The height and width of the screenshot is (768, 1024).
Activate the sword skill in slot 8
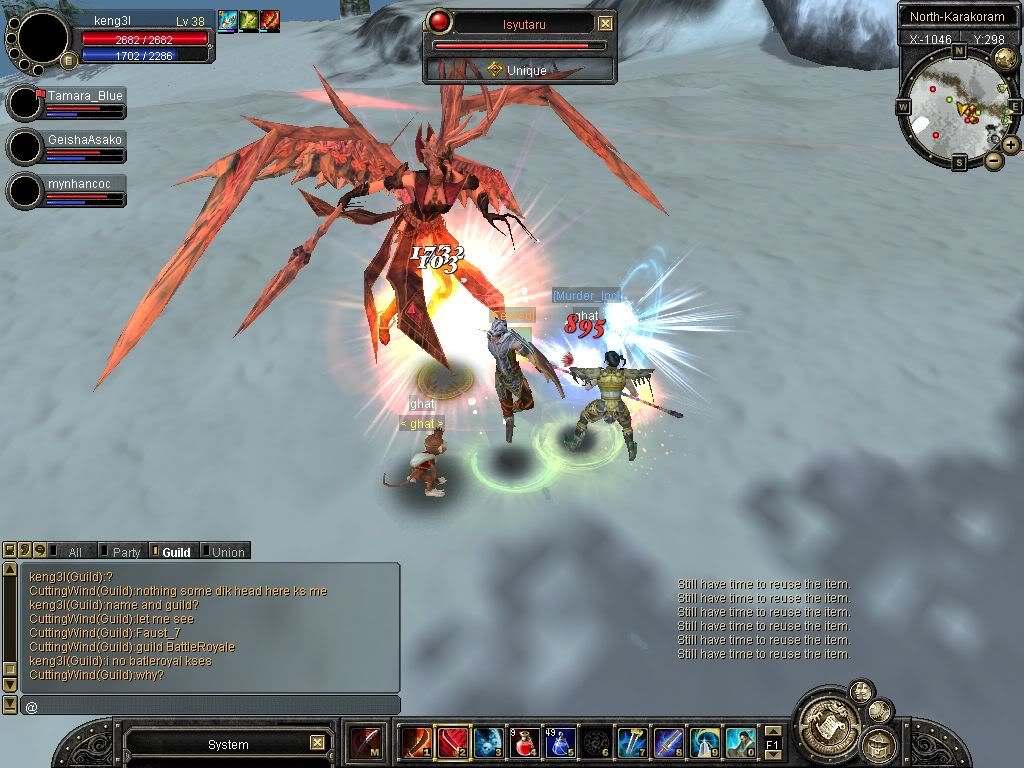coord(668,742)
